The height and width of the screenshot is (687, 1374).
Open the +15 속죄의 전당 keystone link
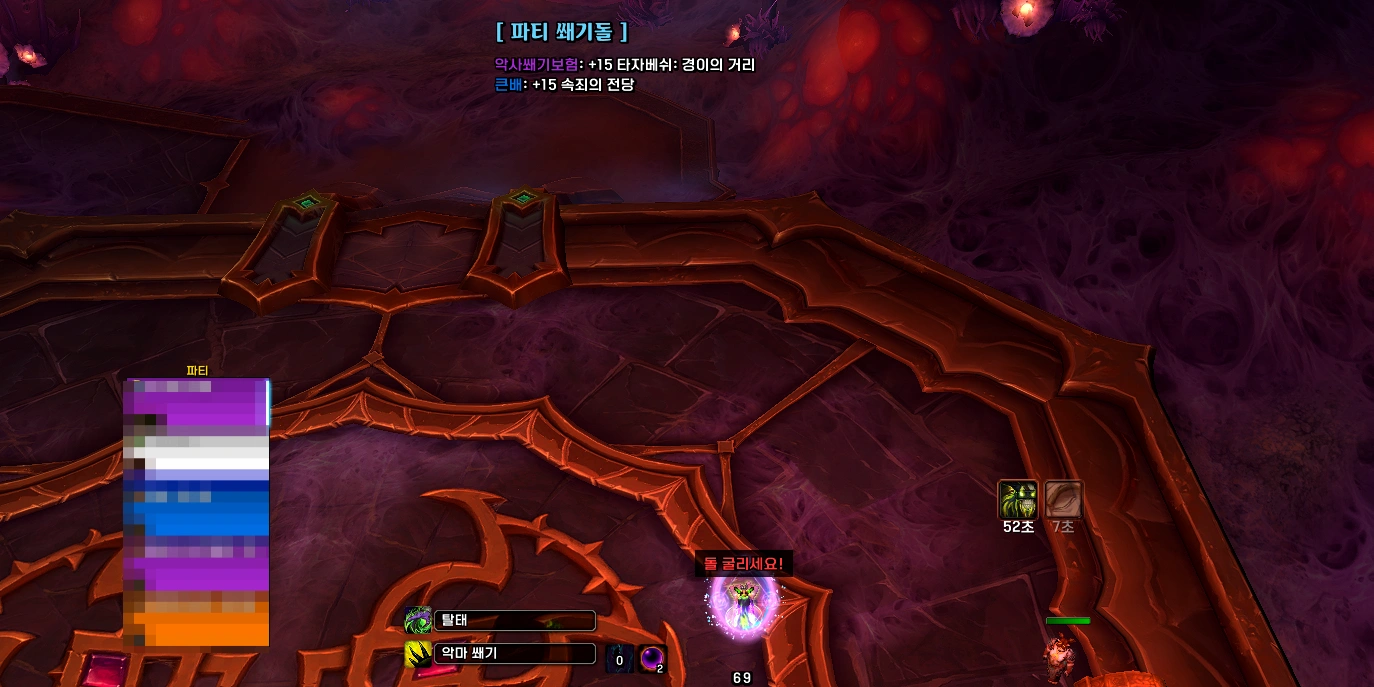[x=583, y=85]
